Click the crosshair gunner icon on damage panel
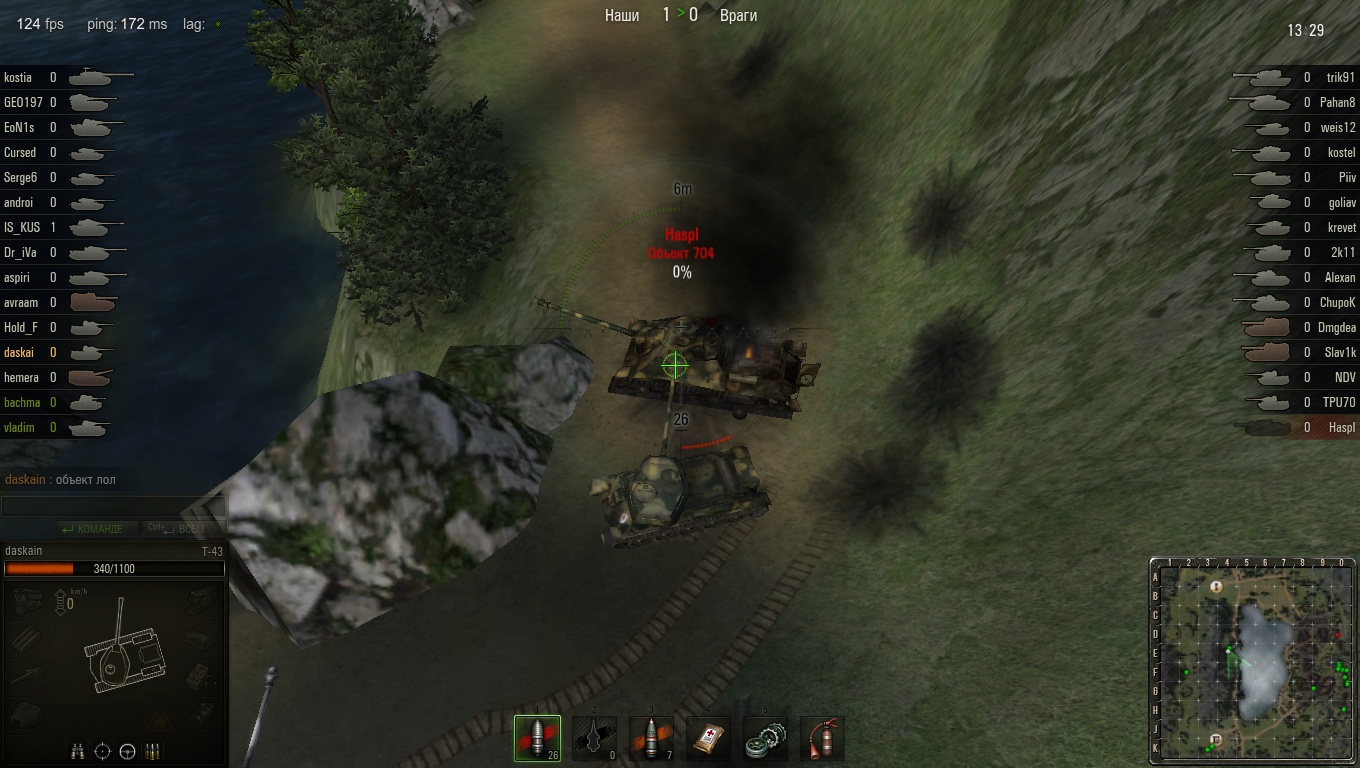The image size is (1360, 768). pos(102,751)
